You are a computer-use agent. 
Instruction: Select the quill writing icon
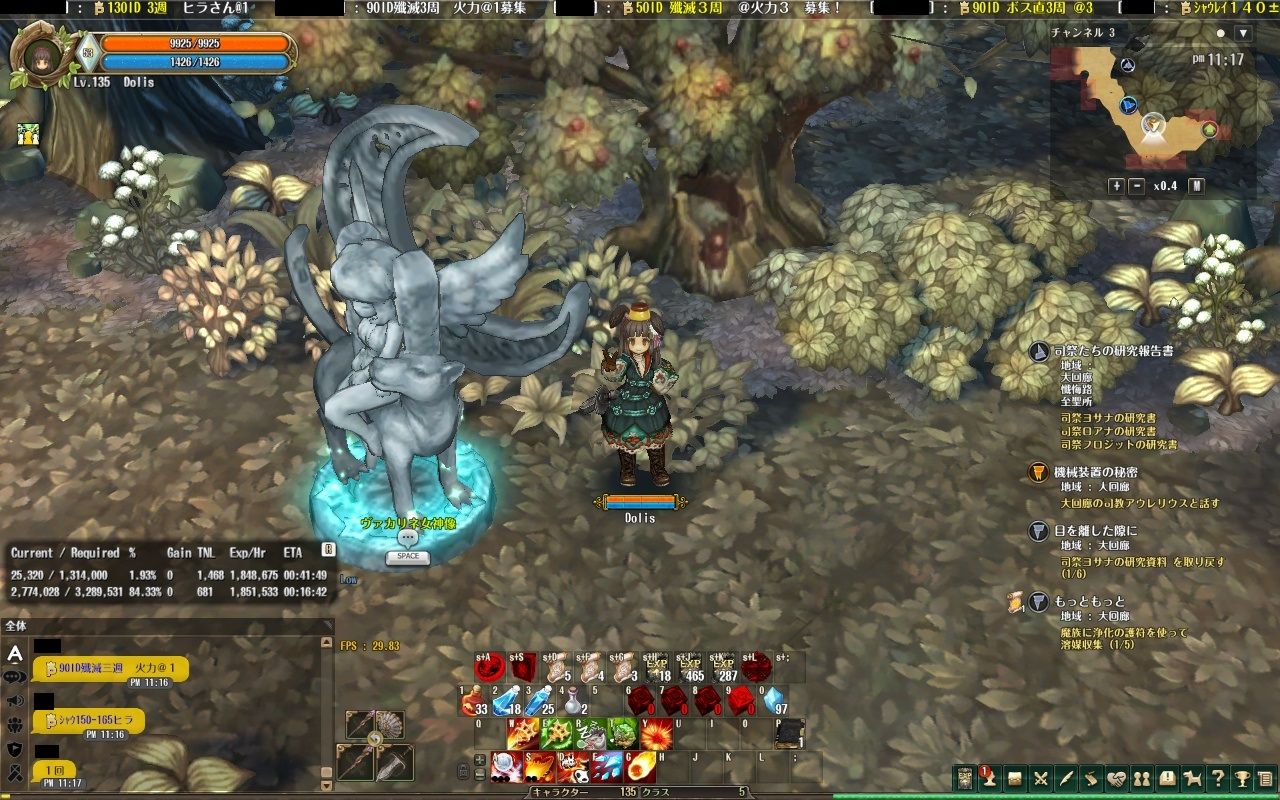[x=1065, y=779]
